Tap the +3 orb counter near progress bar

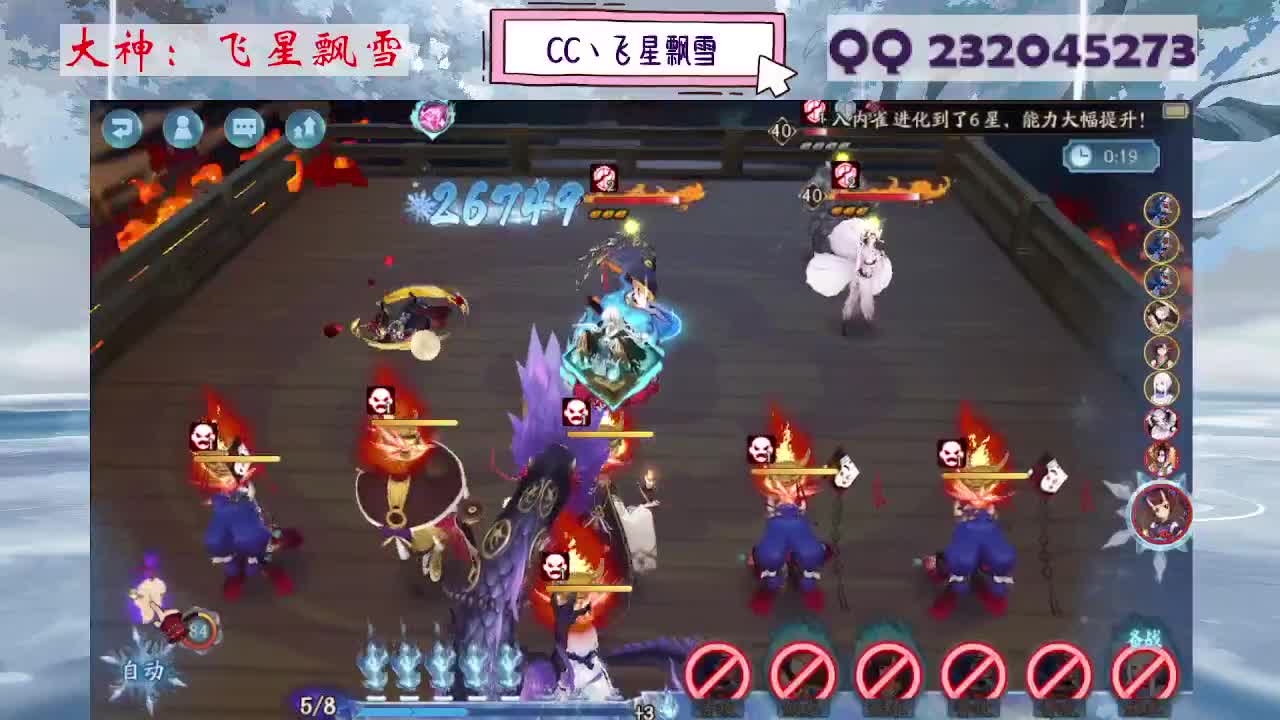tap(643, 712)
